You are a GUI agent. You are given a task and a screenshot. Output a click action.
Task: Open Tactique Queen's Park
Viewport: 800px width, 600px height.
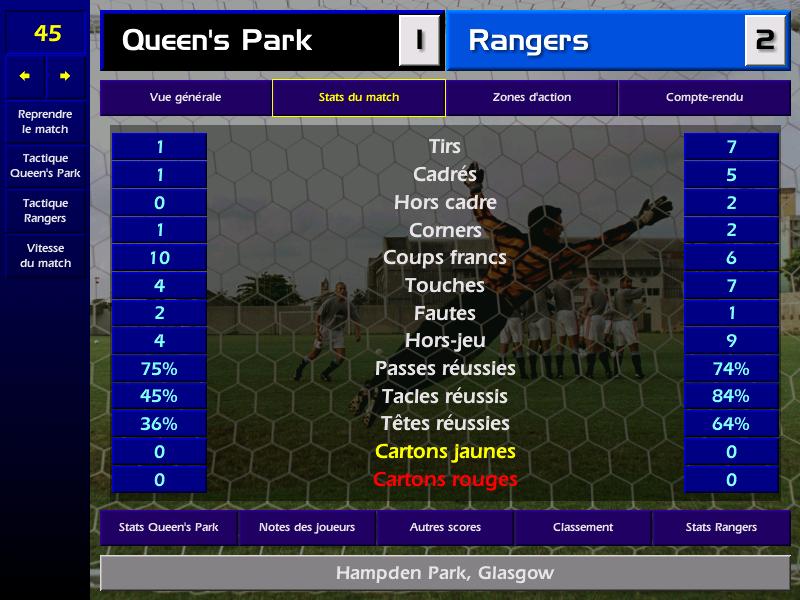click(x=45, y=166)
